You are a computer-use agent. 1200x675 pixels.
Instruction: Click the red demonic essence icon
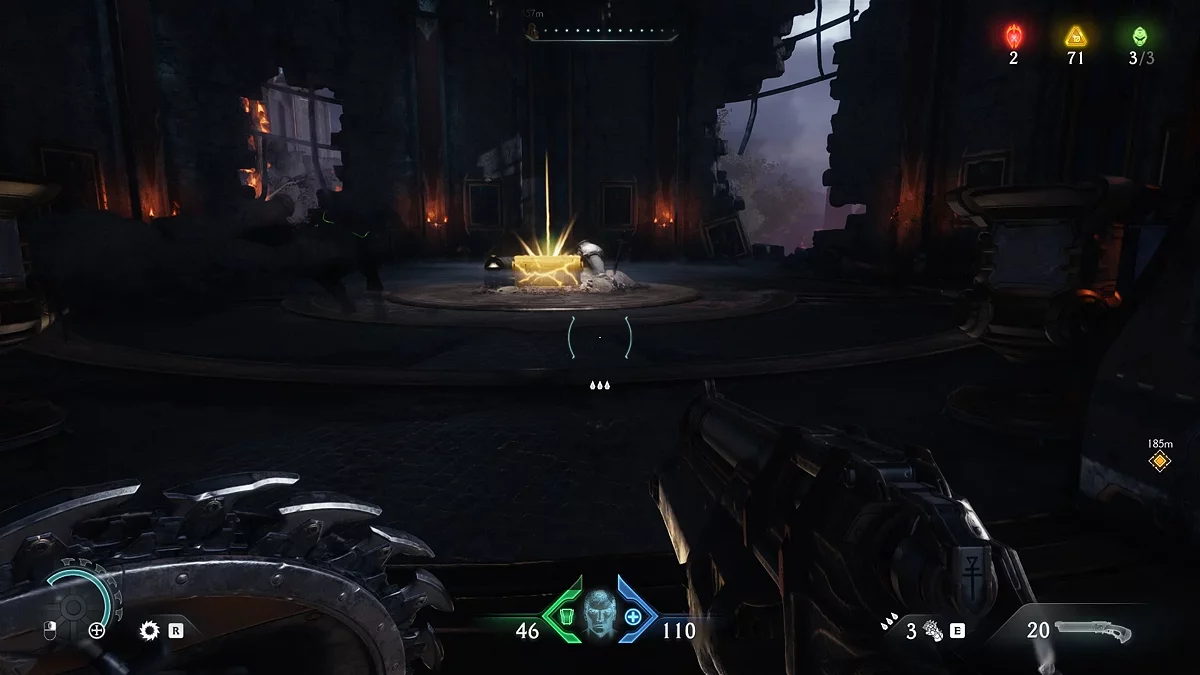[1013, 37]
